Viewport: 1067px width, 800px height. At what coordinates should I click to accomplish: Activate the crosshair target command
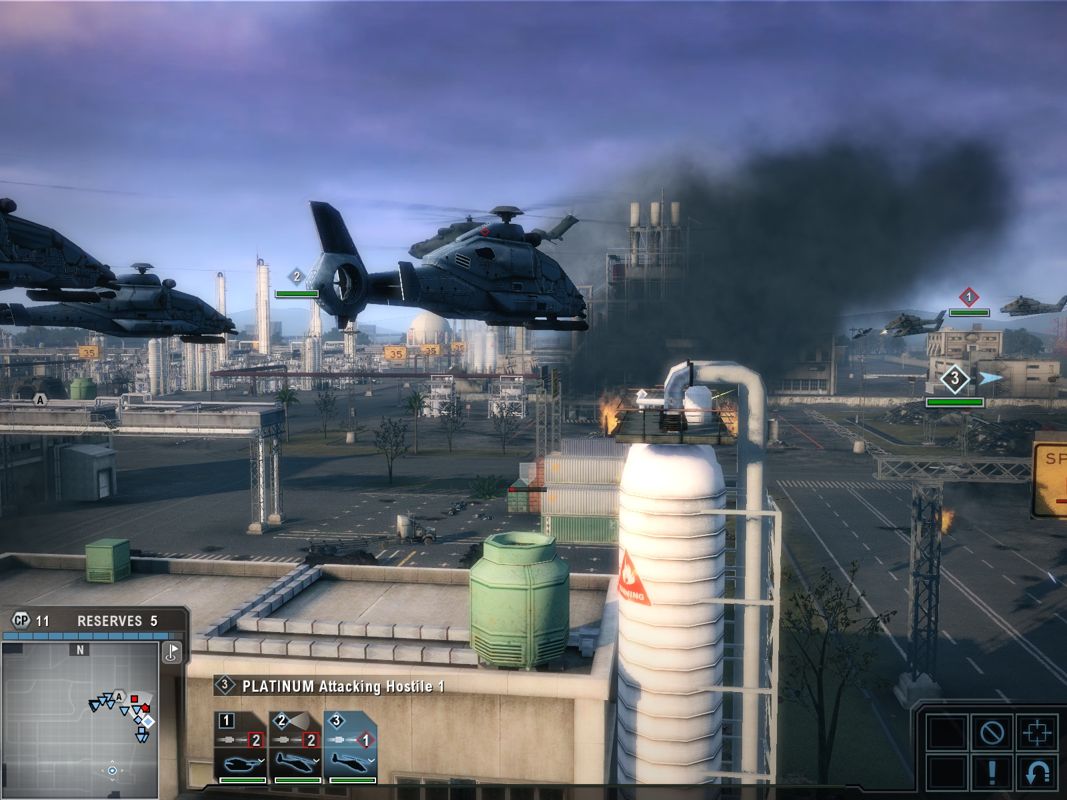click(x=1037, y=731)
